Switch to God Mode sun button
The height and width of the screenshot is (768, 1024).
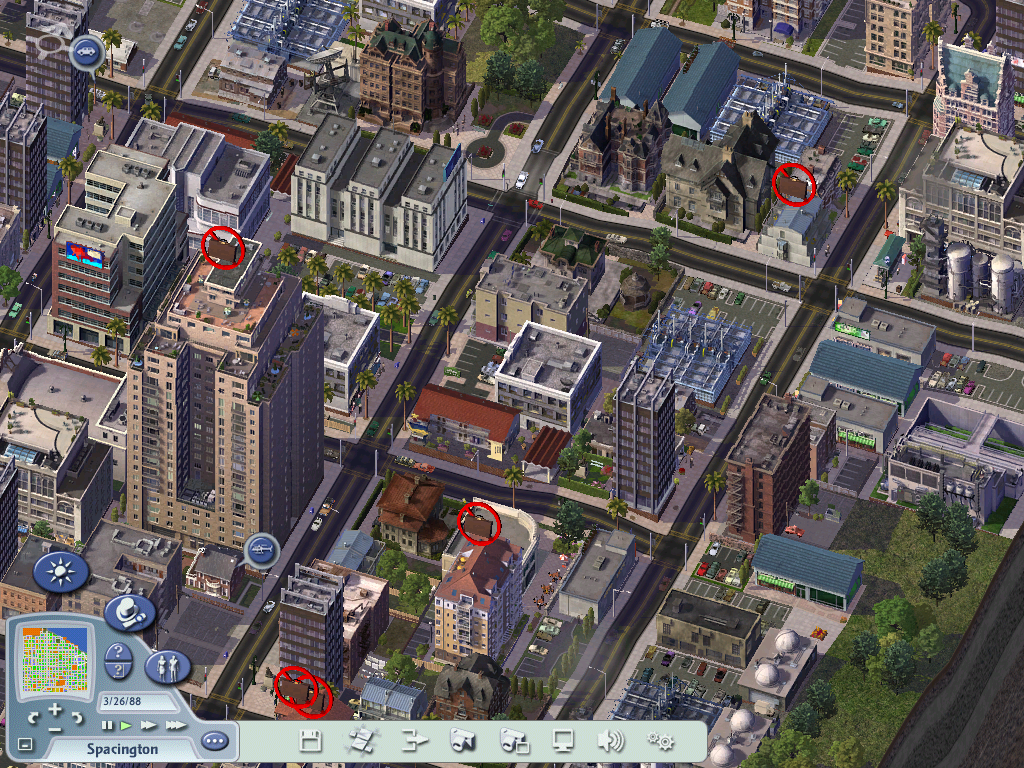pyautogui.click(x=61, y=572)
